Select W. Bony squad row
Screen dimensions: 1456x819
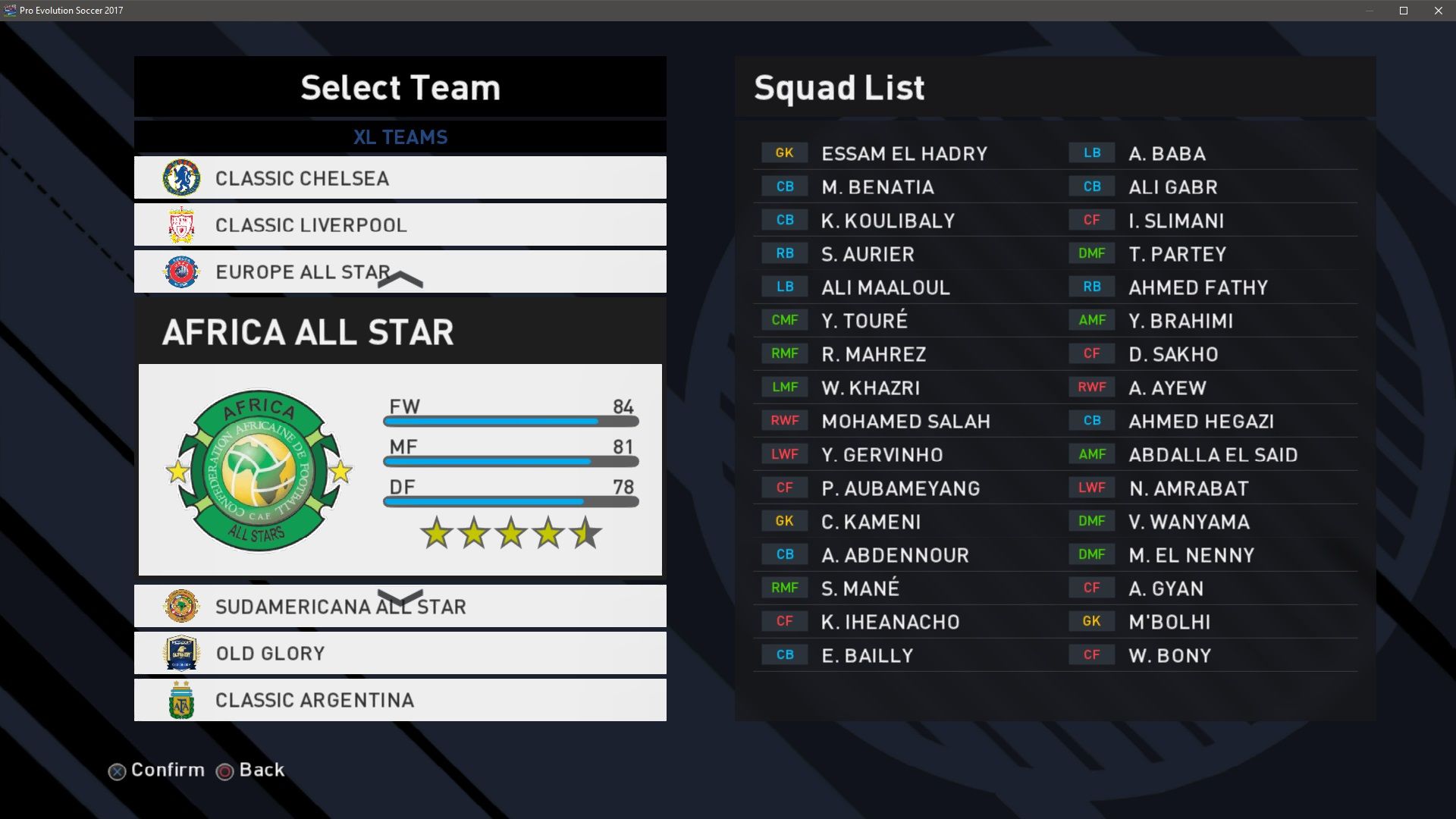[1169, 656]
